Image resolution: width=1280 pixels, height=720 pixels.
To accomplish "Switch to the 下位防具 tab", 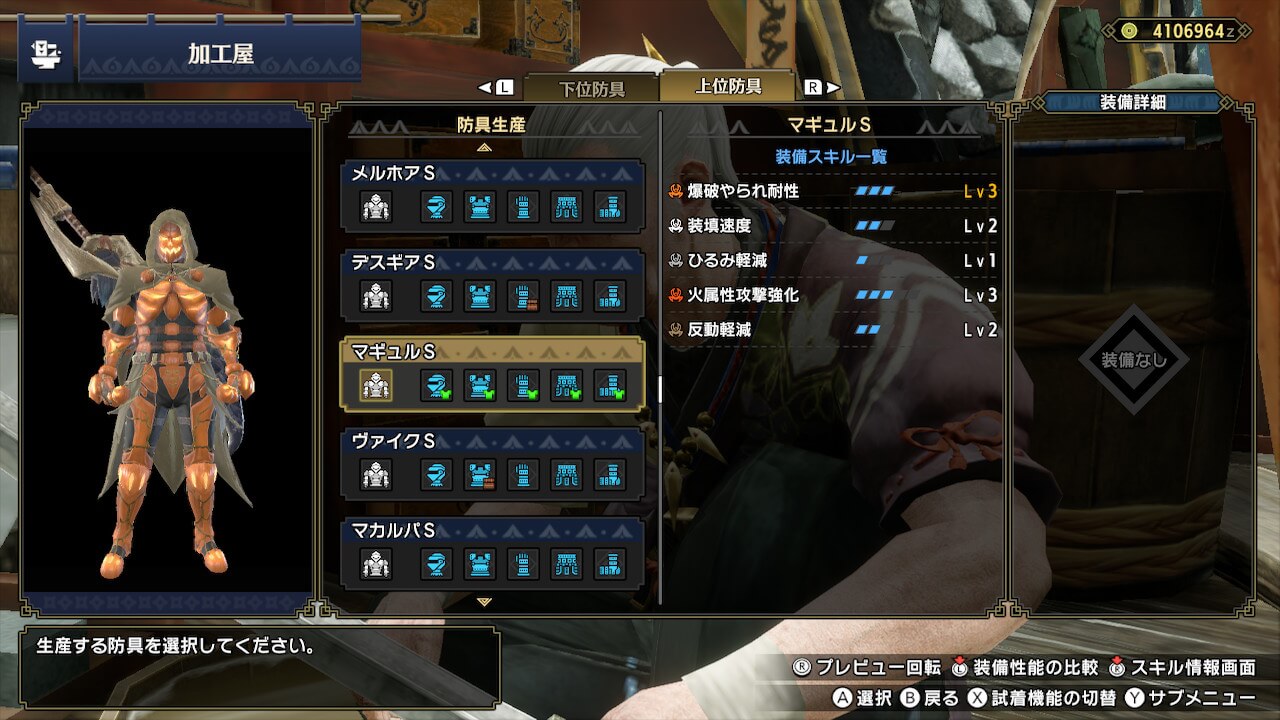I will tap(591, 88).
